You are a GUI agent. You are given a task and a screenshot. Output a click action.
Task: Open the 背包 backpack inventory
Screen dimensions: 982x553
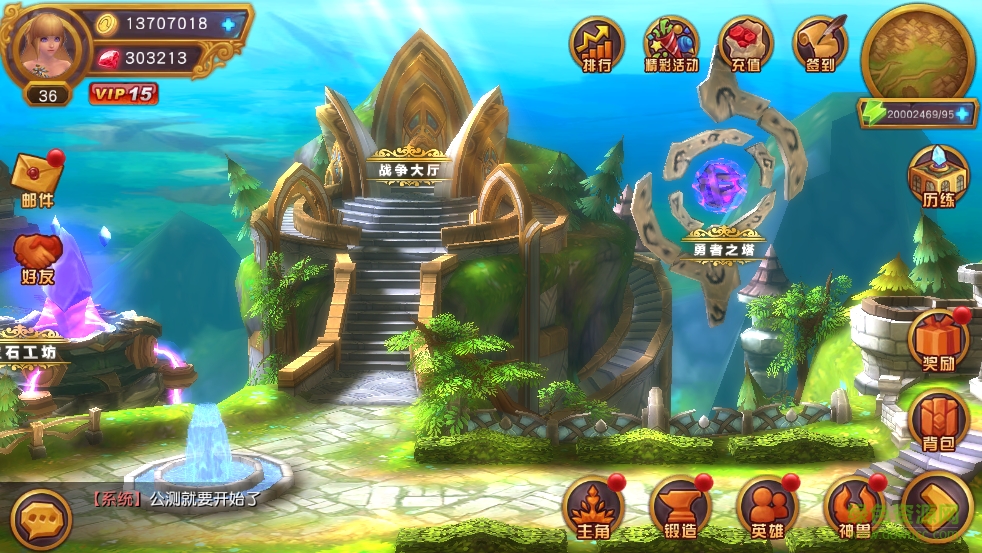pyautogui.click(x=938, y=420)
